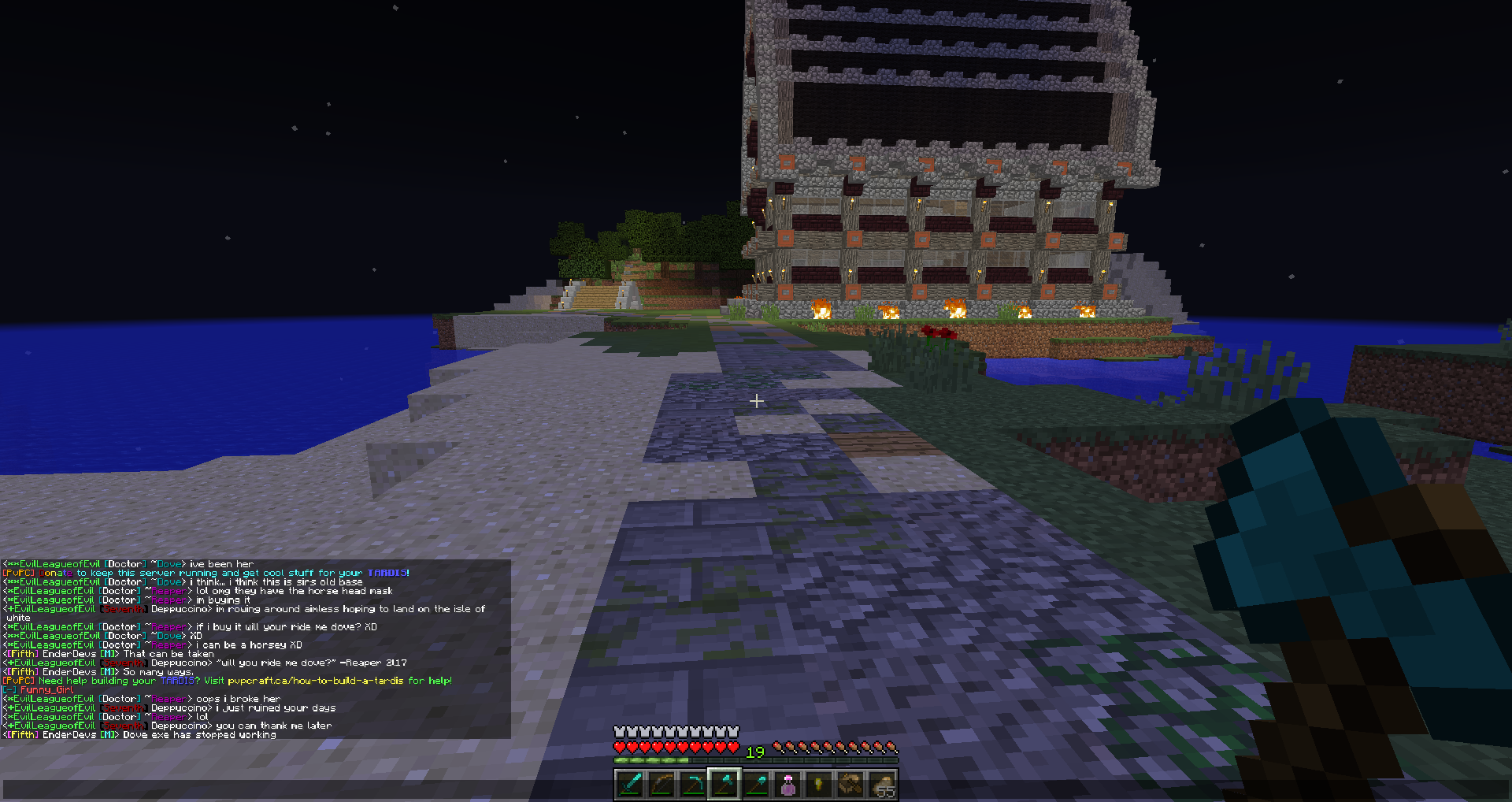Select the bow in the hotbar

(x=661, y=785)
